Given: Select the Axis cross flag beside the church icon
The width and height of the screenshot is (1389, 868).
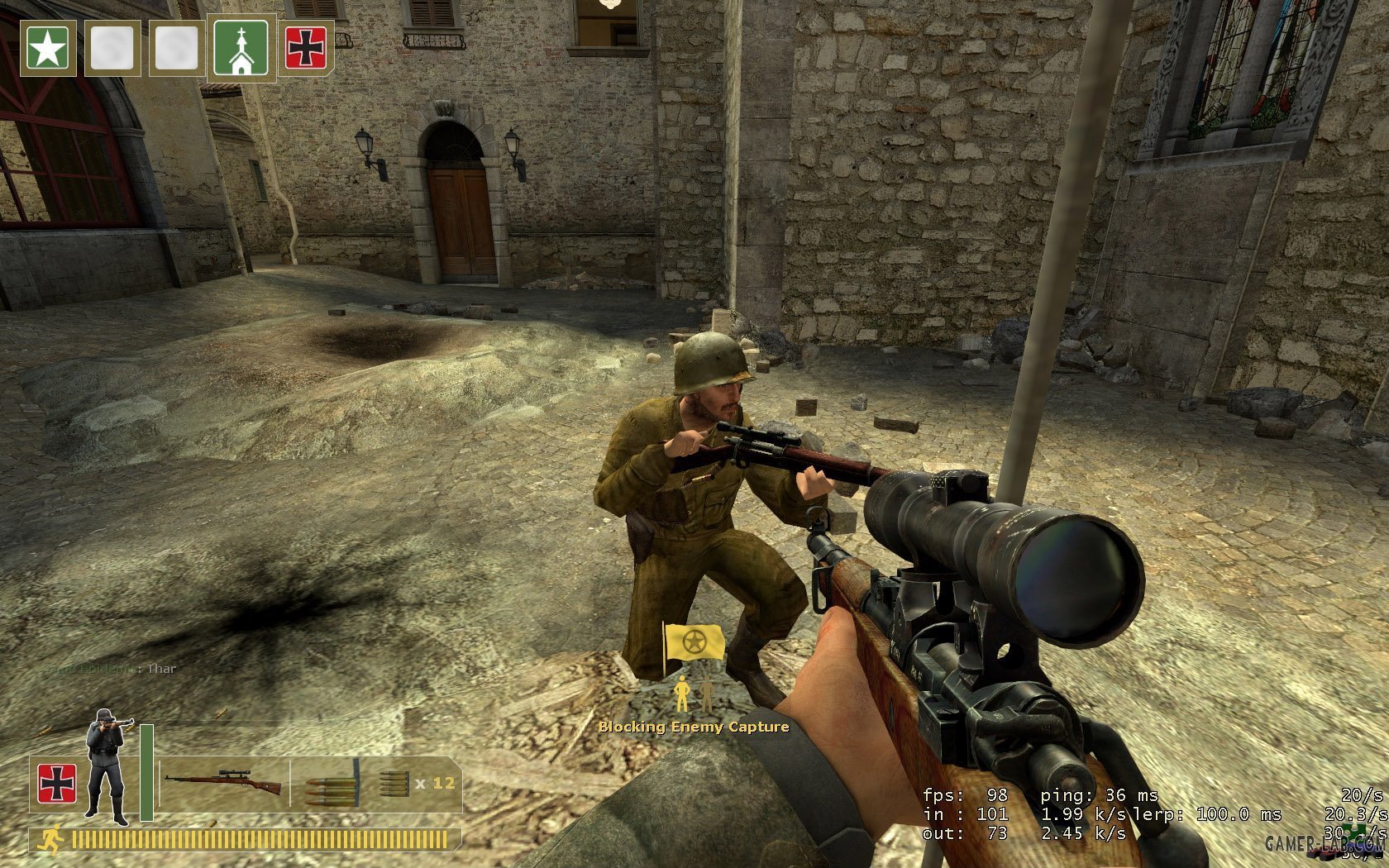Looking at the screenshot, I should (x=305, y=49).
